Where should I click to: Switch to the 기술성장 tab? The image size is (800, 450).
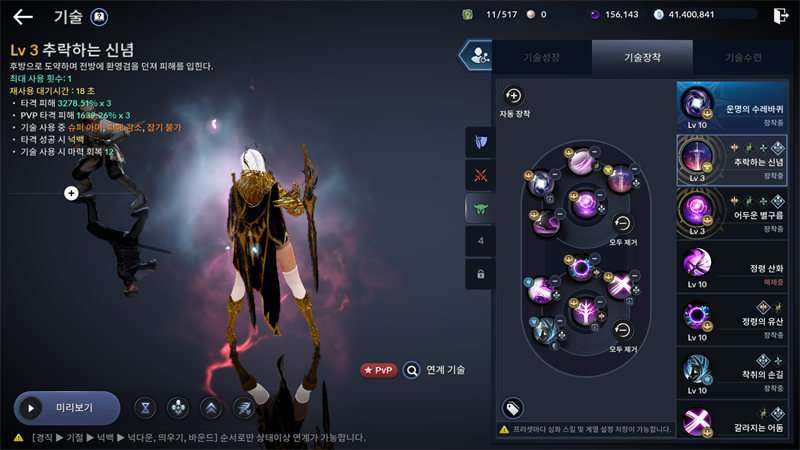[x=543, y=58]
